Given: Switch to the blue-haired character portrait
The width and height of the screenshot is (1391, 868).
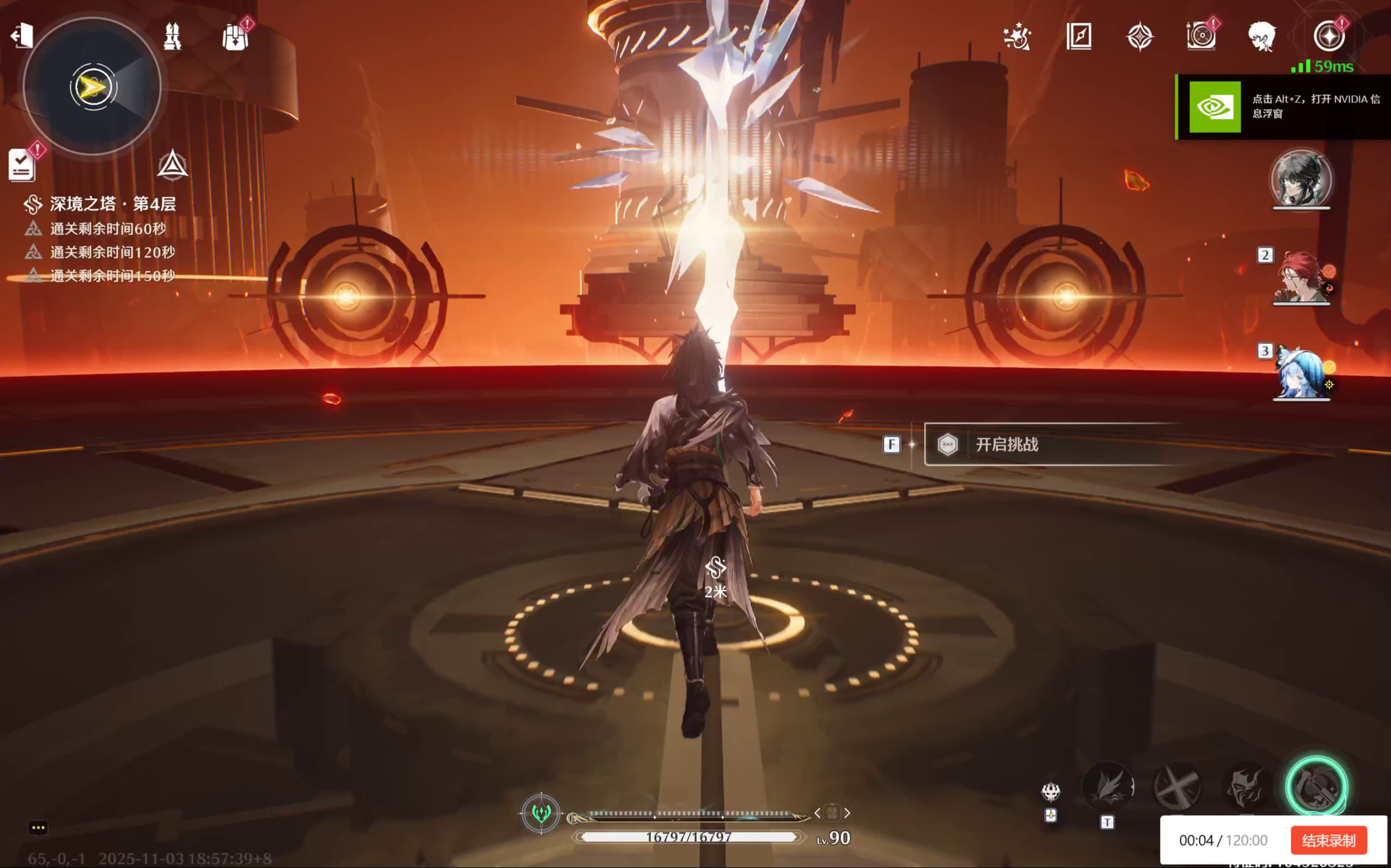Looking at the screenshot, I should coord(1301,373).
